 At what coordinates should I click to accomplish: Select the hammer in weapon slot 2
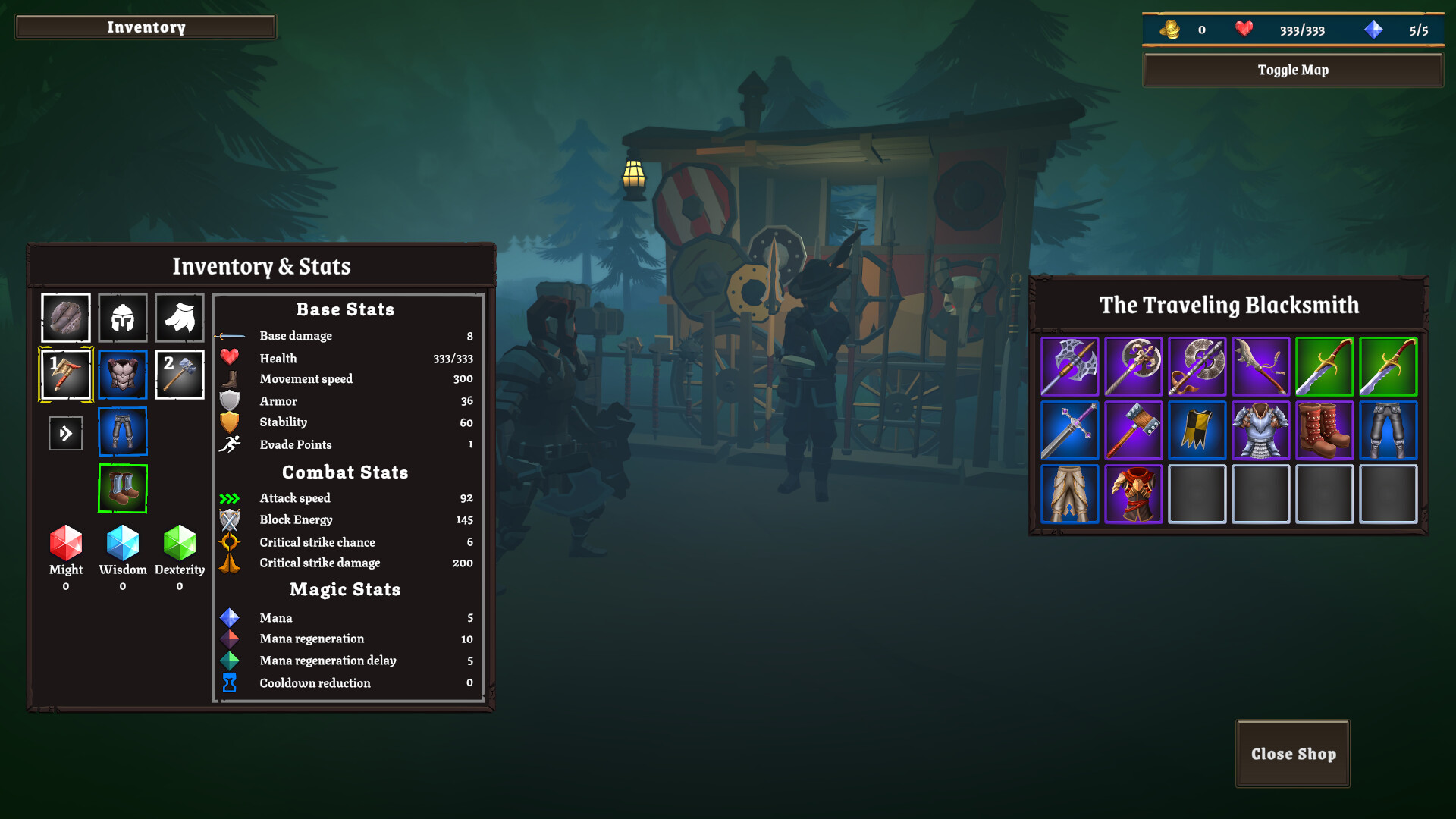(179, 374)
